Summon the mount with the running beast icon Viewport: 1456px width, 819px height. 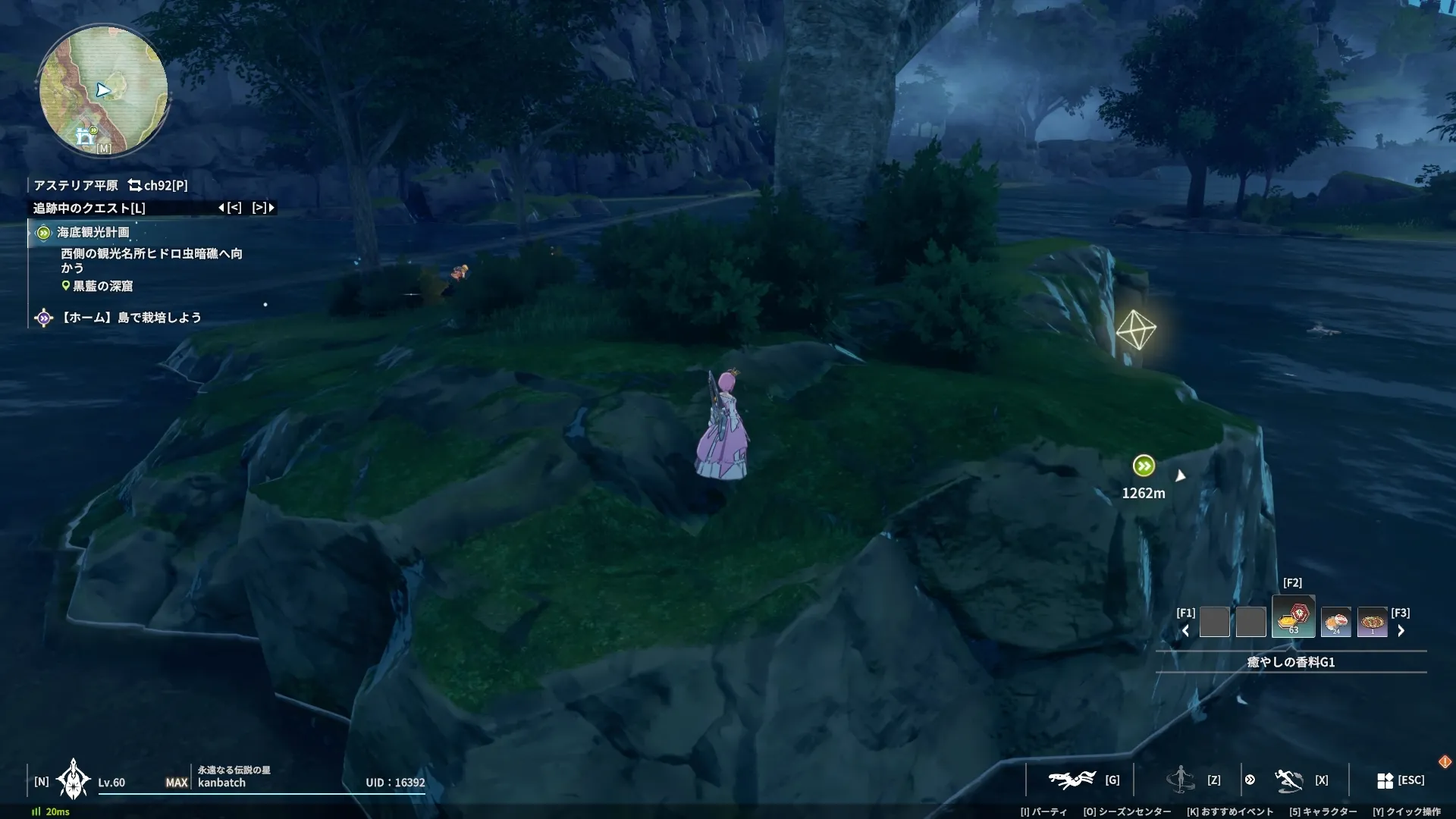(1072, 780)
